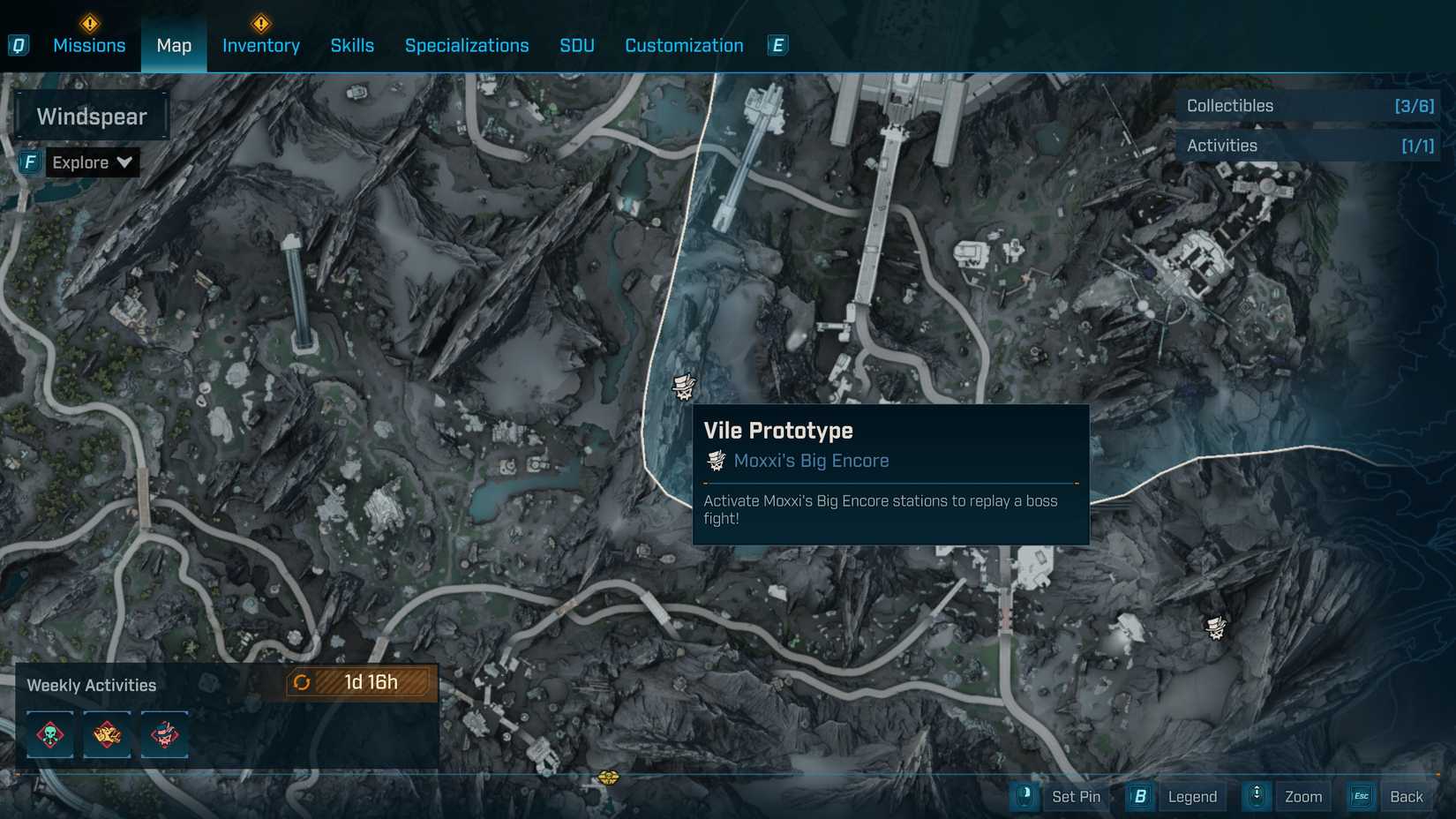Open the map Legend

coord(1191,796)
